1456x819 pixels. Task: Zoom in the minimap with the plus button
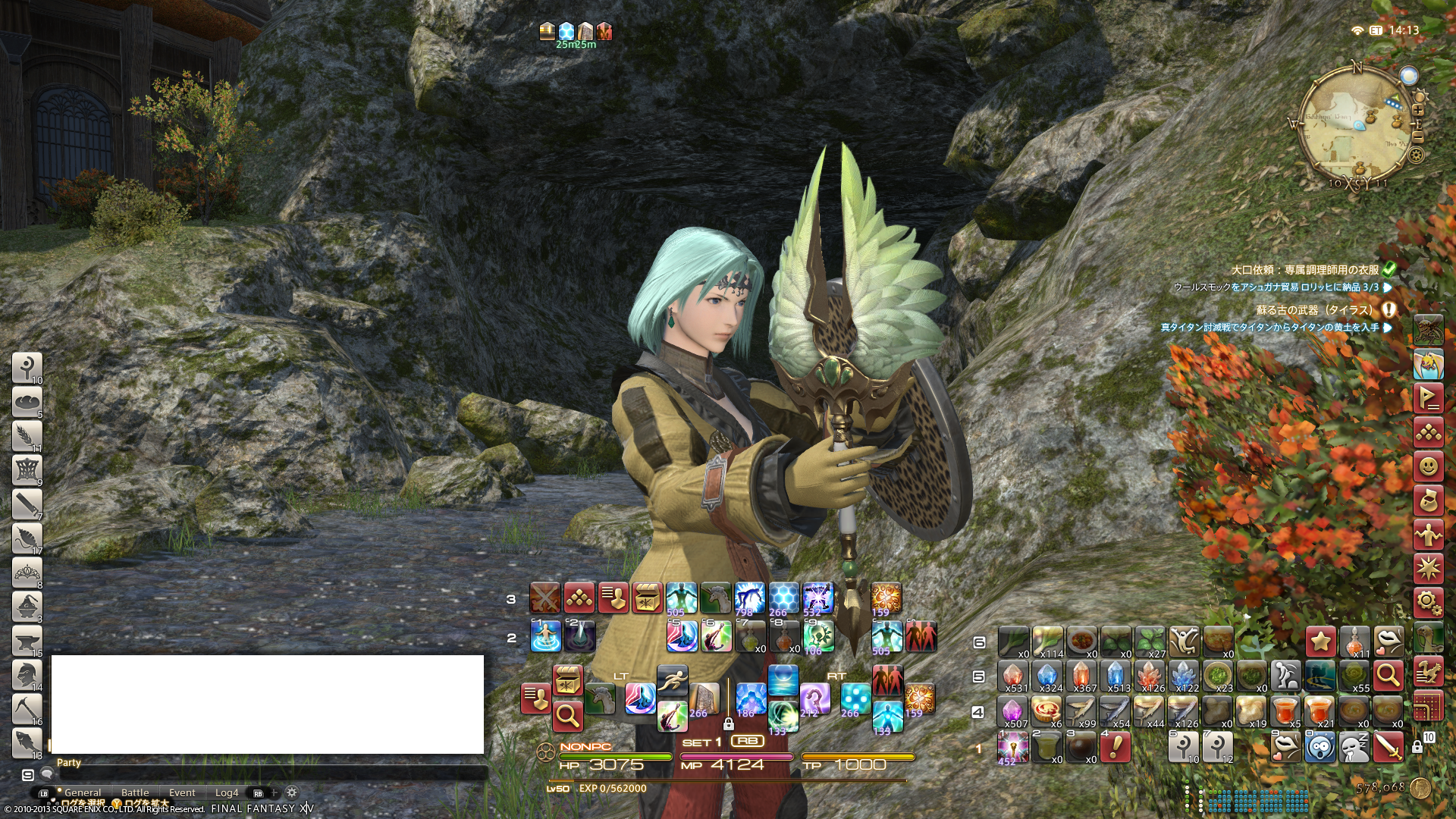click(1418, 110)
